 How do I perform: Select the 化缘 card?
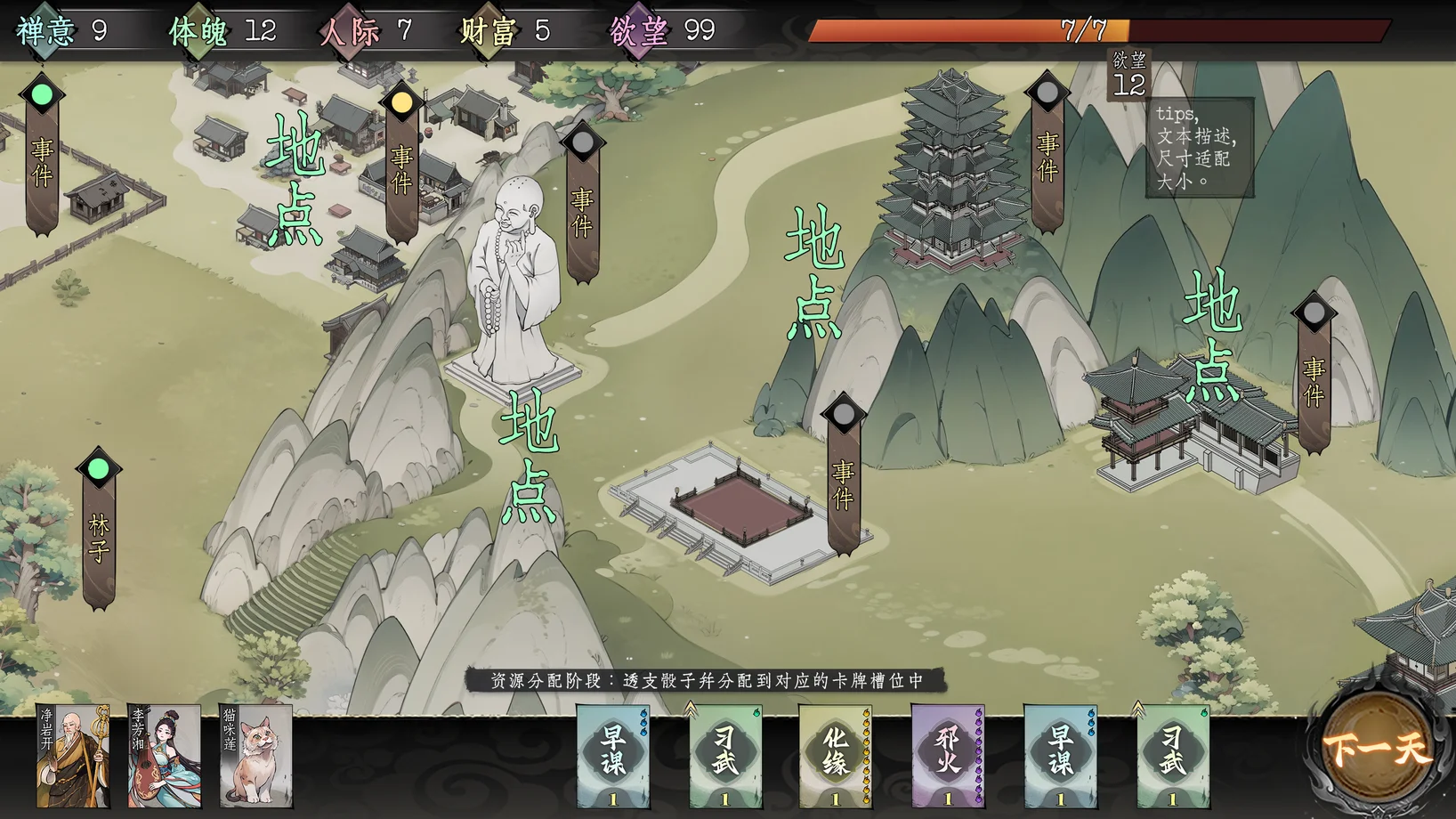pos(835,756)
